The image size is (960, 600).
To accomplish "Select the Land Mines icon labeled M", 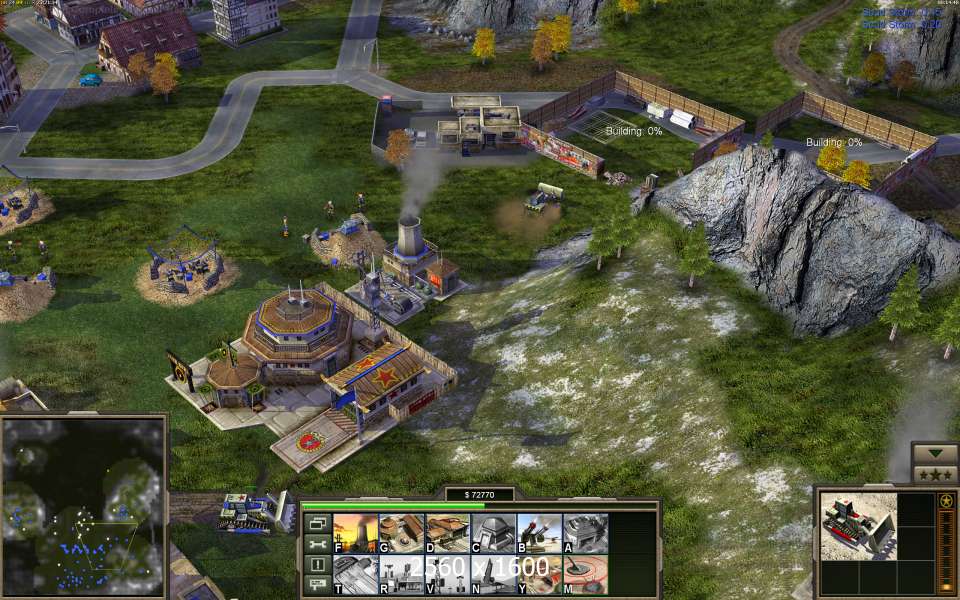I will click(584, 575).
